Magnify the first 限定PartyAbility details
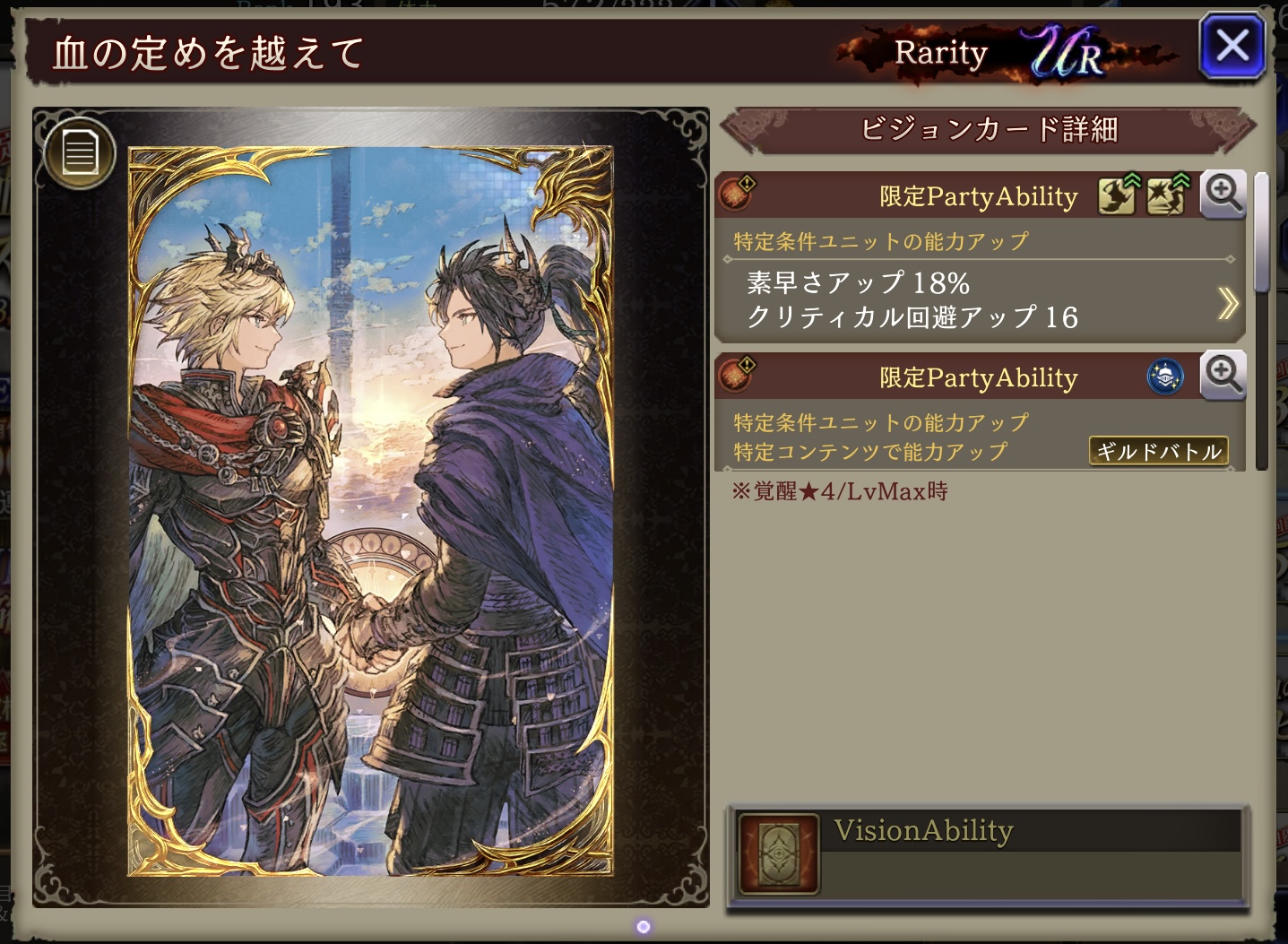Screen dimensions: 1288x944 tap(1223, 195)
